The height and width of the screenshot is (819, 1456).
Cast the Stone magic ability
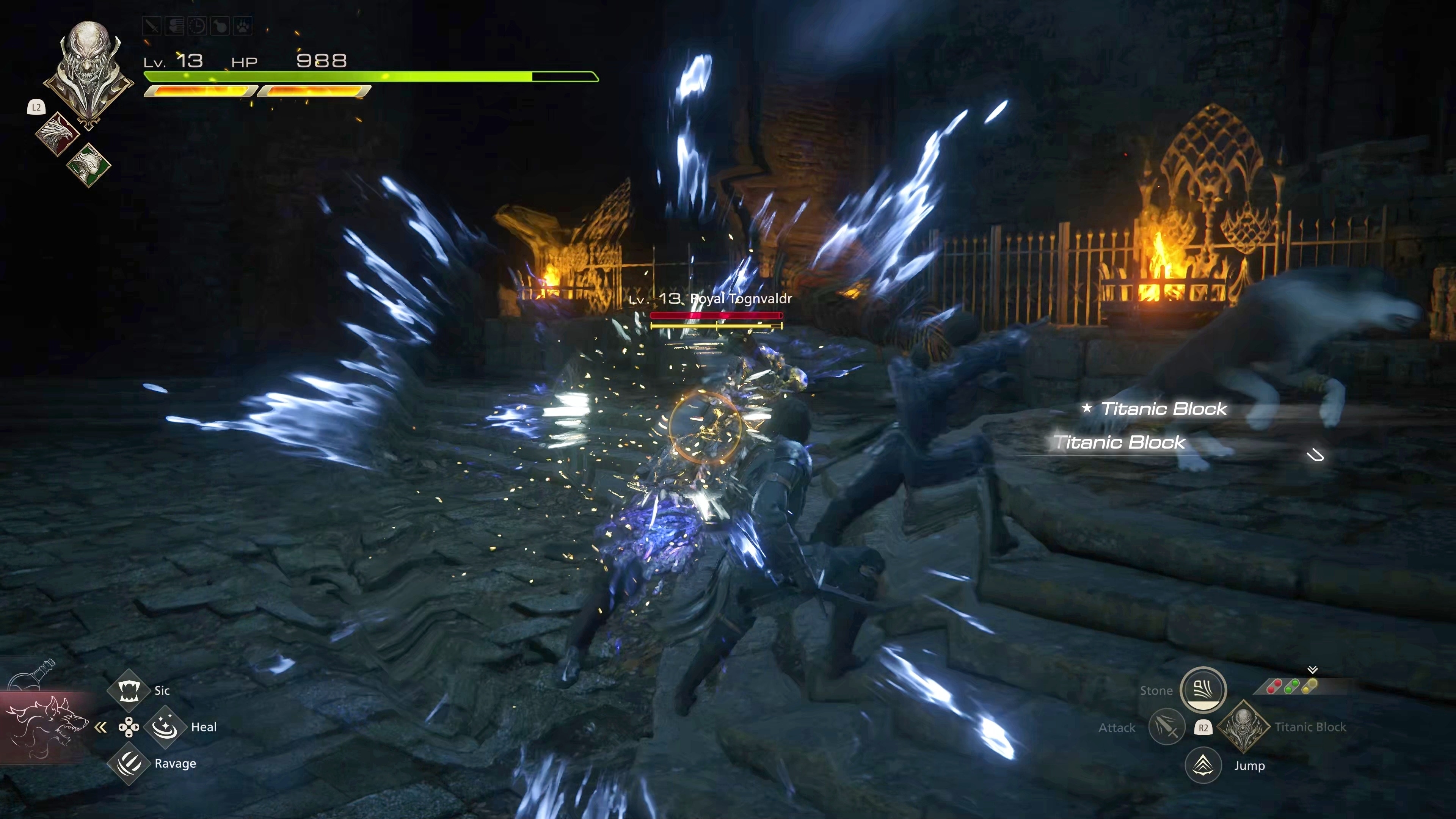(1203, 690)
